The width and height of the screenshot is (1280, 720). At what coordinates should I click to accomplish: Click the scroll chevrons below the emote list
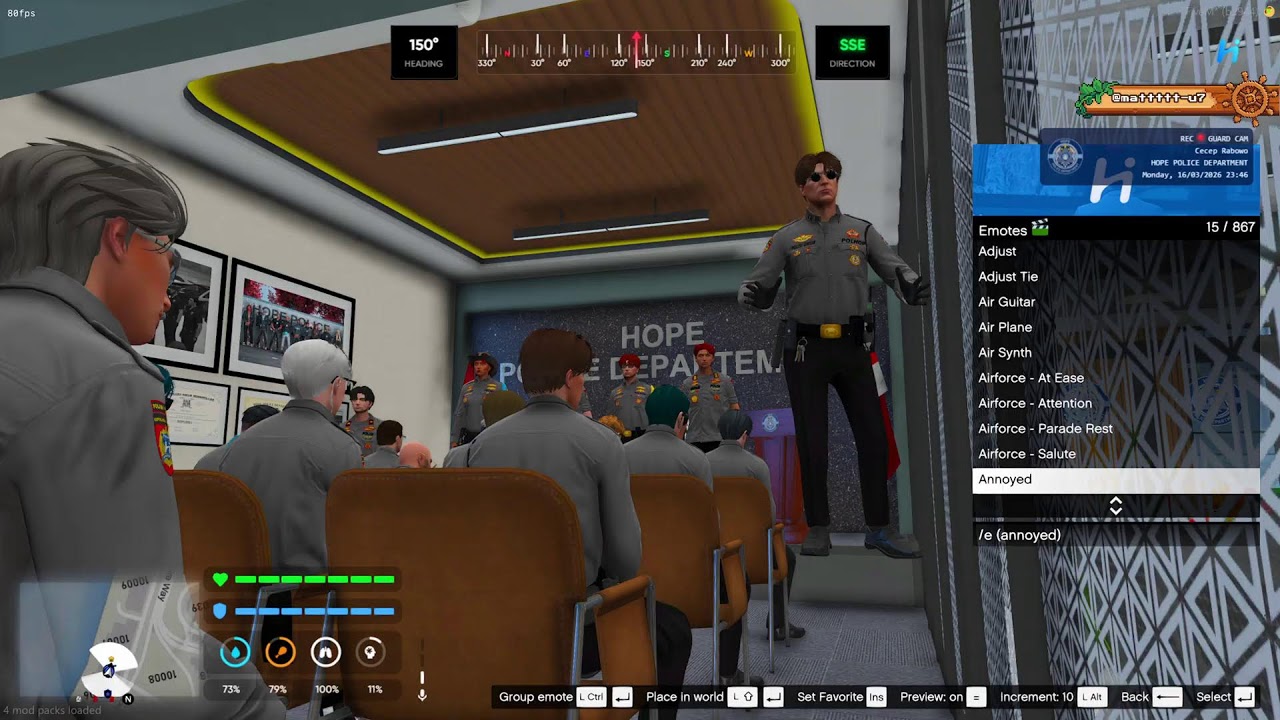[x=1115, y=506]
